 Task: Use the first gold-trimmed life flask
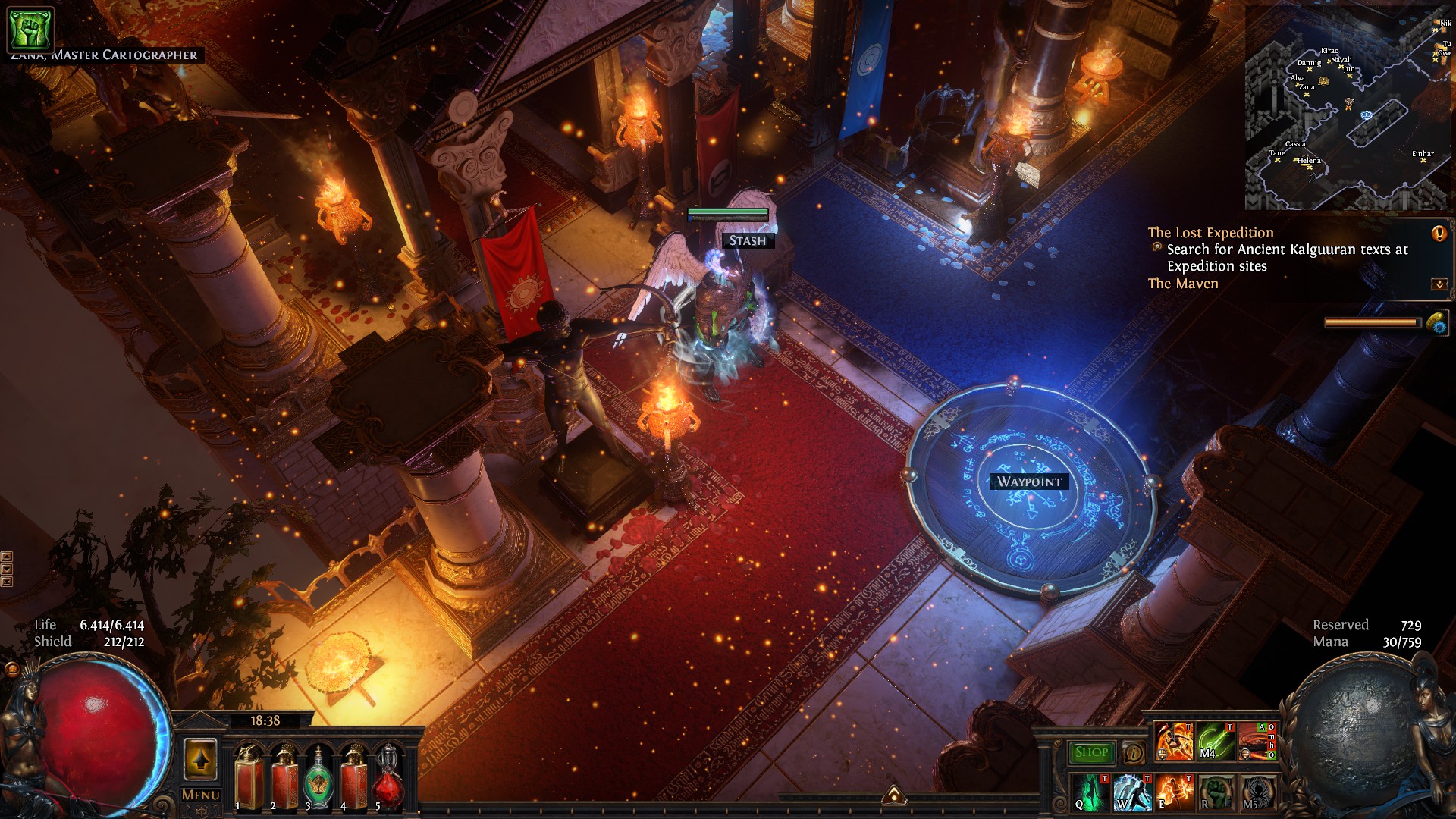tap(249, 778)
